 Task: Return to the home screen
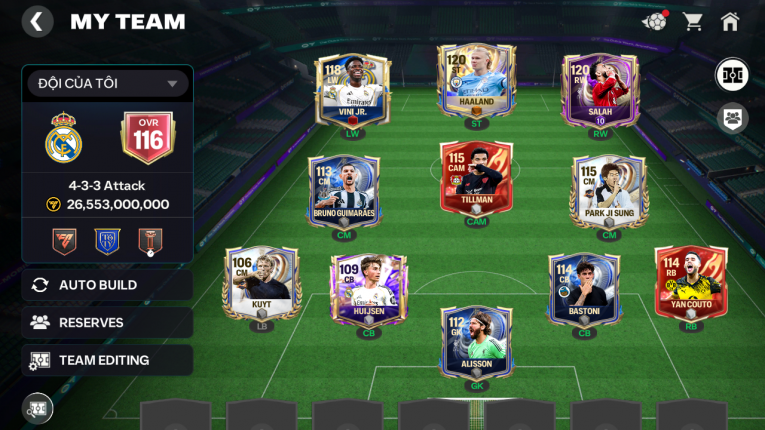click(730, 21)
